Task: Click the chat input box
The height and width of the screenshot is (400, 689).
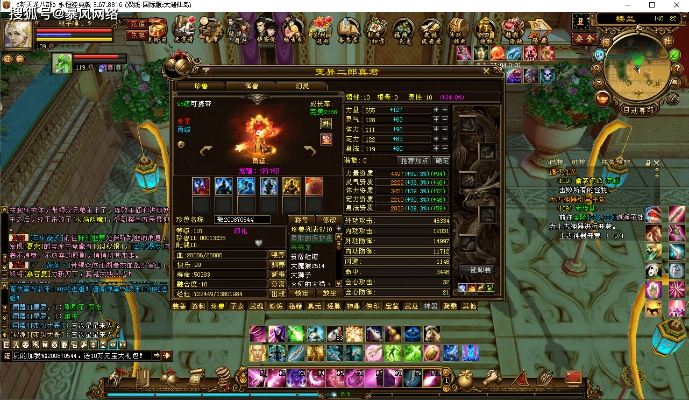Action: [x=80, y=355]
